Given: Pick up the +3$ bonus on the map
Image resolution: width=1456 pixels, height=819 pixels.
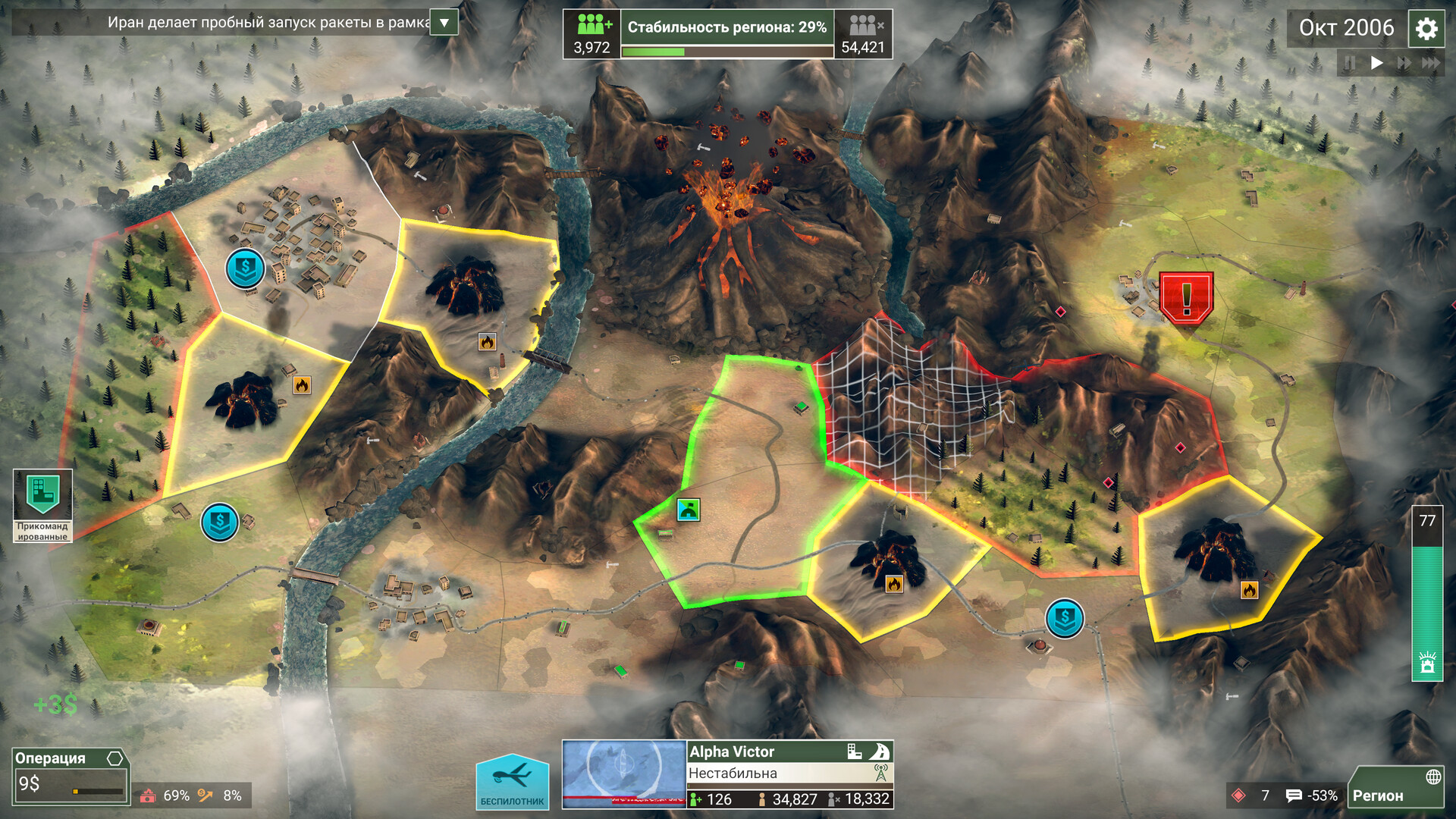Looking at the screenshot, I should [x=54, y=704].
